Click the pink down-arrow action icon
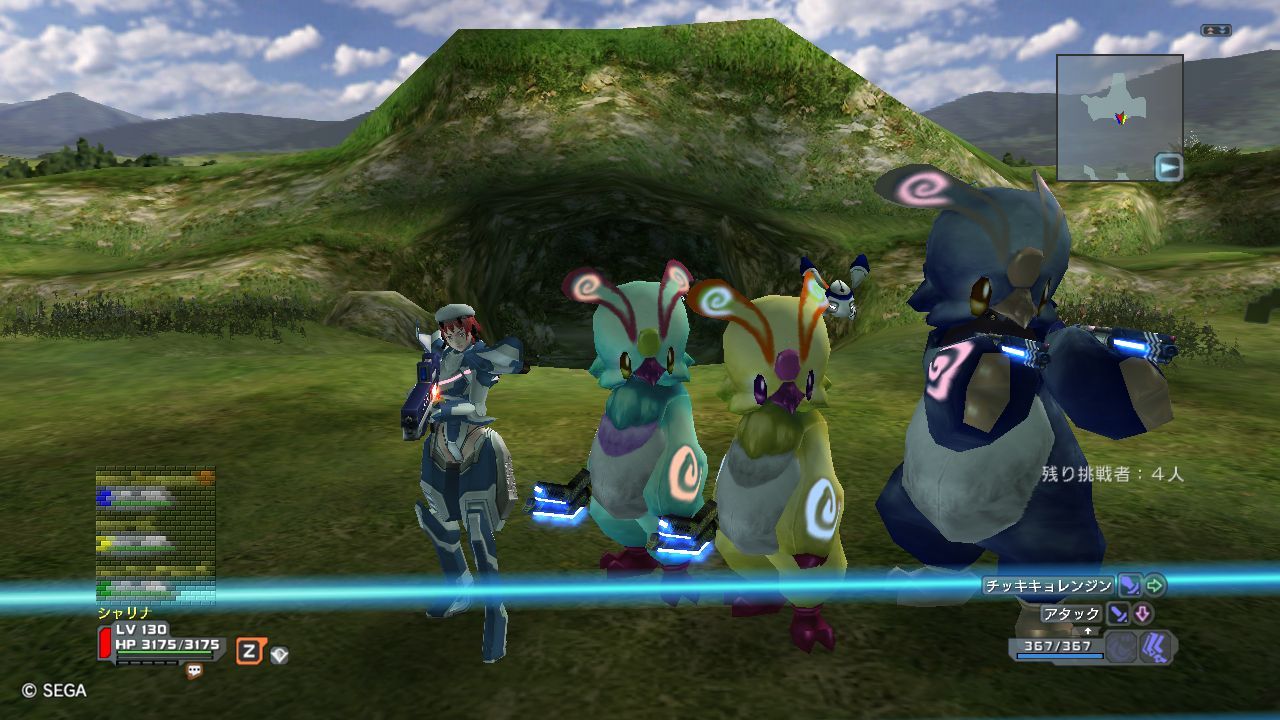This screenshot has height=720, width=1280. 1142,614
